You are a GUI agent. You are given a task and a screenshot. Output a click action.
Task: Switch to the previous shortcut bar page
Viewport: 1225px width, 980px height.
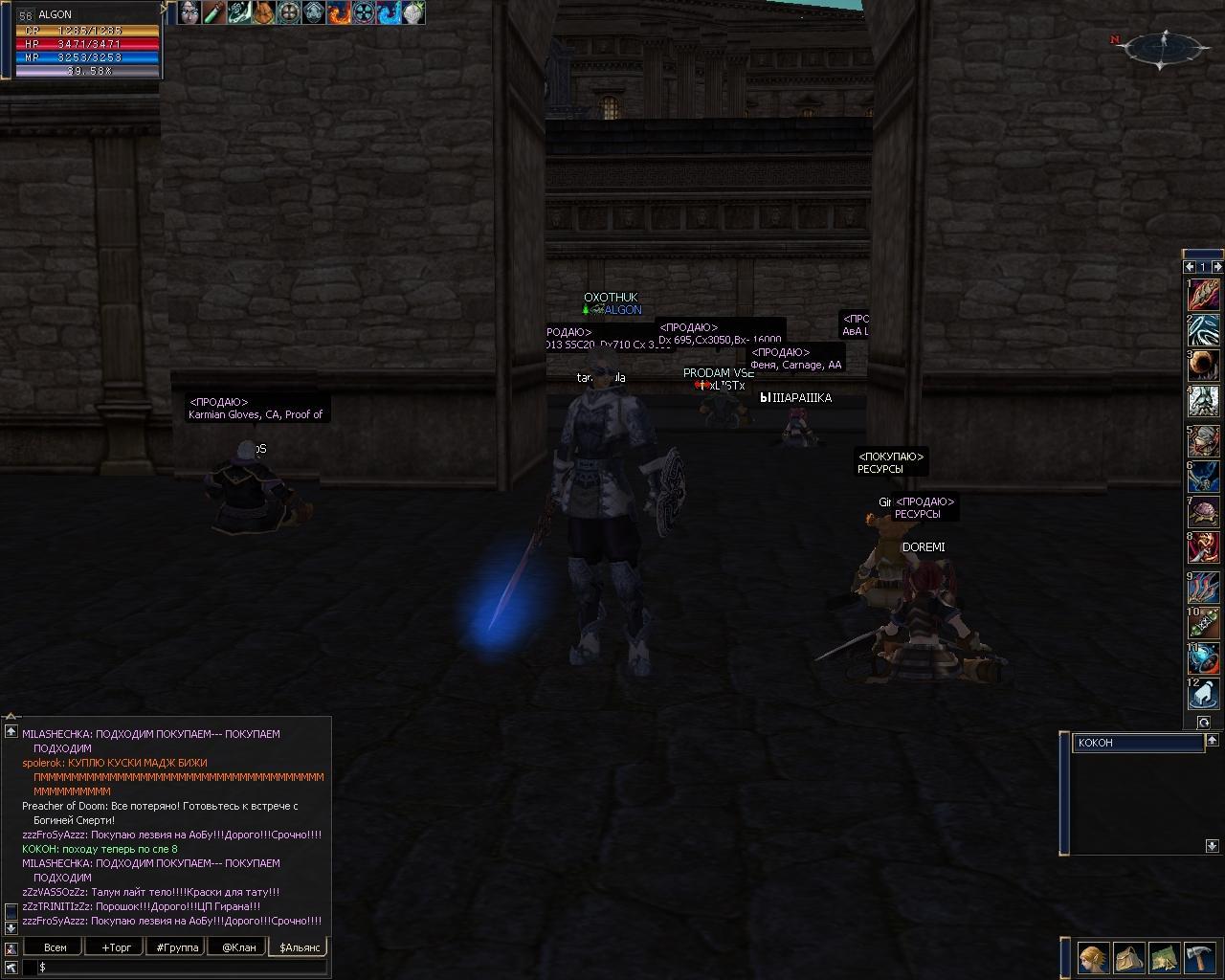pos(1190,267)
